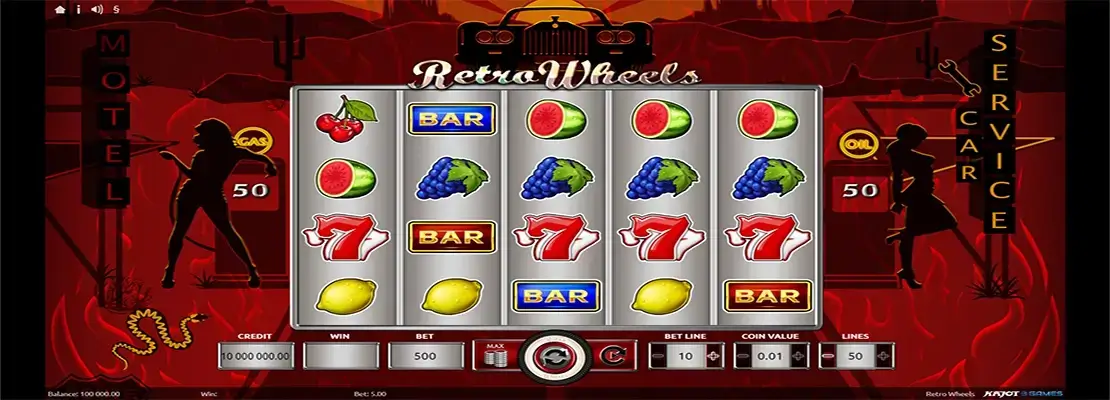Image resolution: width=1110 pixels, height=400 pixels.
Task: Raise the Coin Value
Action: 797,356
